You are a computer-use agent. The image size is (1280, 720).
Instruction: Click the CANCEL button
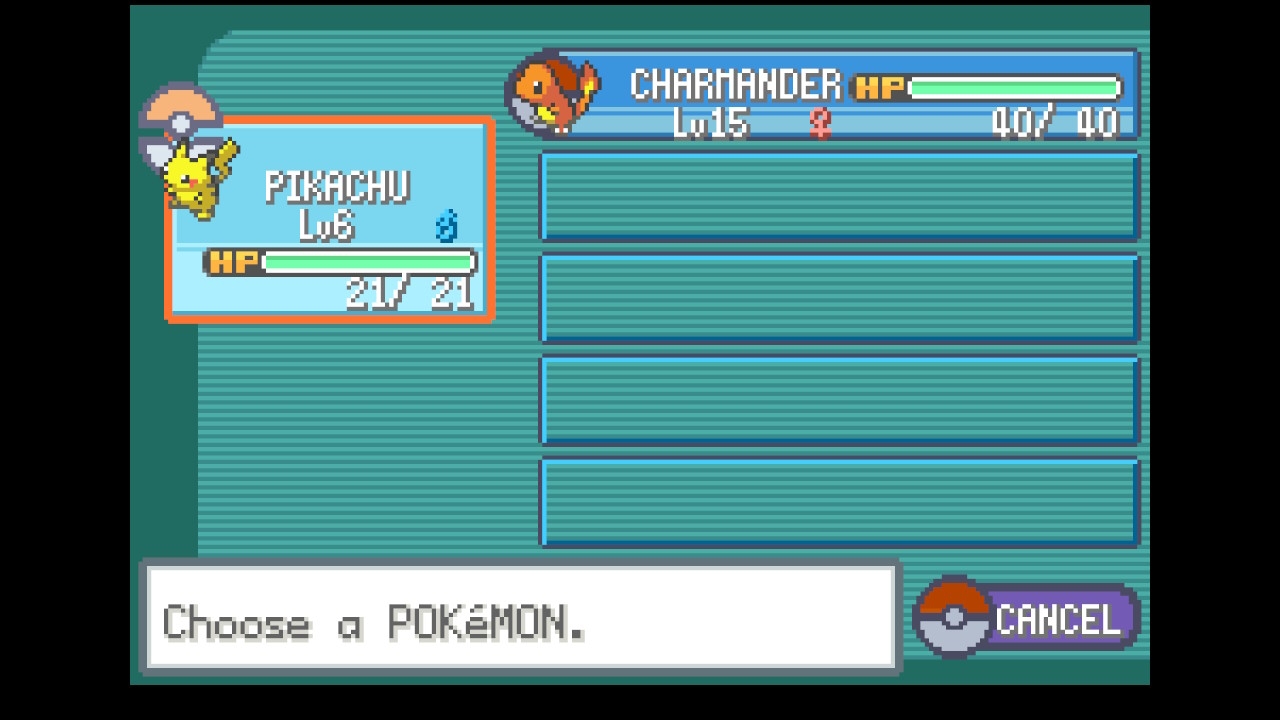(1030, 620)
